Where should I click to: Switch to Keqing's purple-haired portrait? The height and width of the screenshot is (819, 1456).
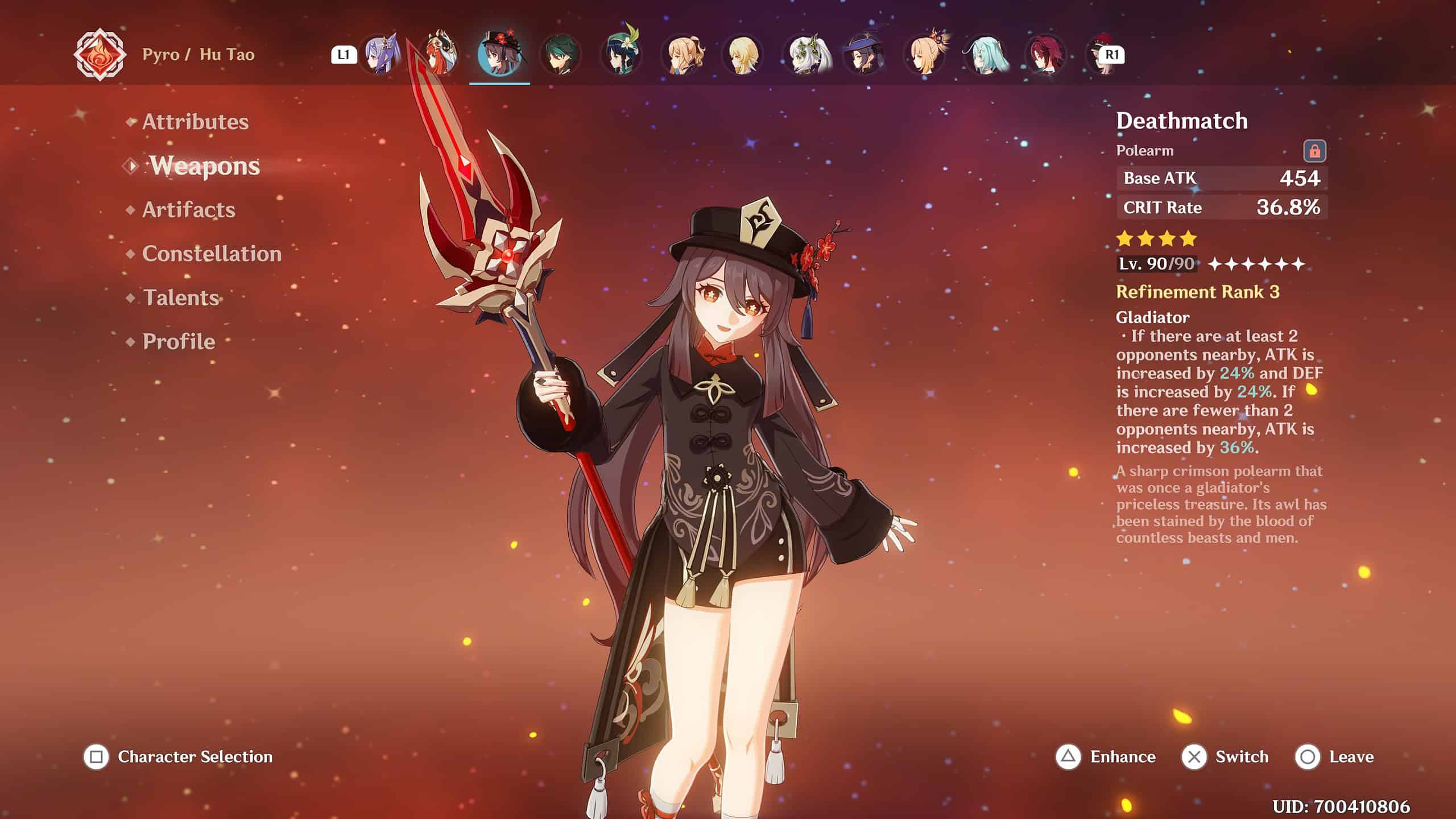tap(380, 55)
